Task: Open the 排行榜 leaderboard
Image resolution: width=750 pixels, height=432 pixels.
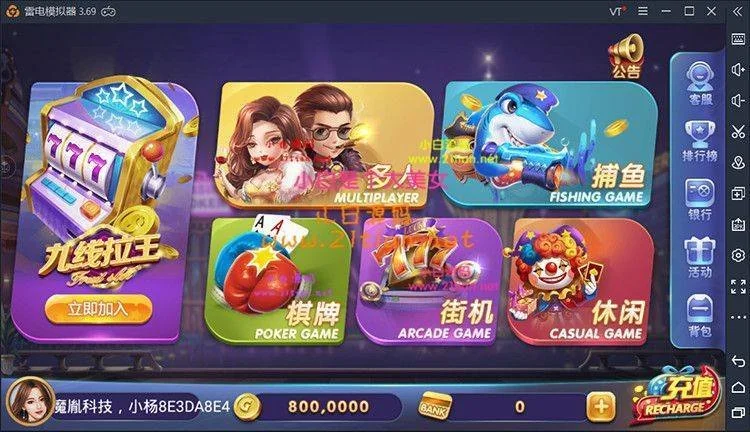Action: (x=699, y=140)
